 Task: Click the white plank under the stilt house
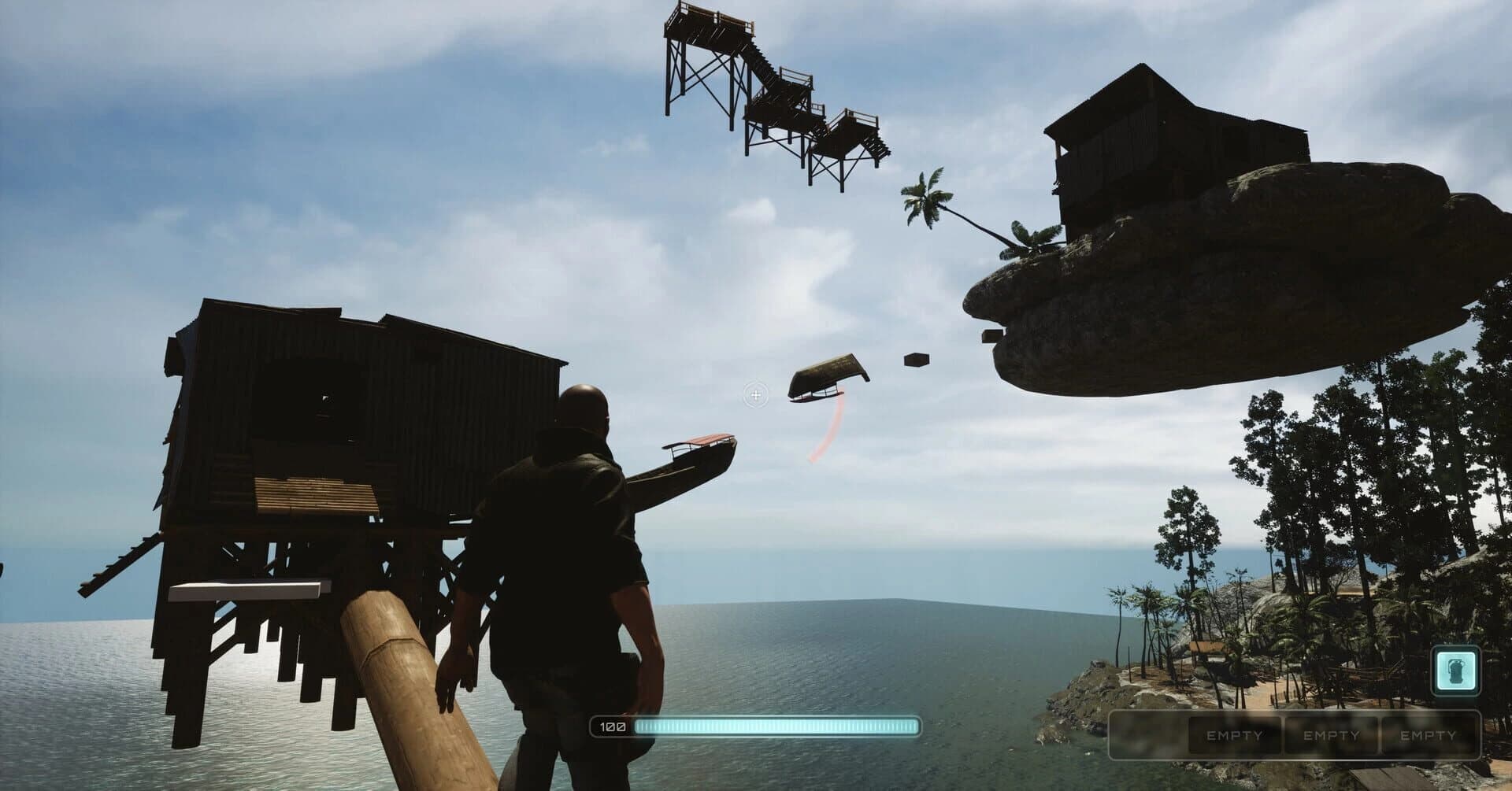click(244, 586)
